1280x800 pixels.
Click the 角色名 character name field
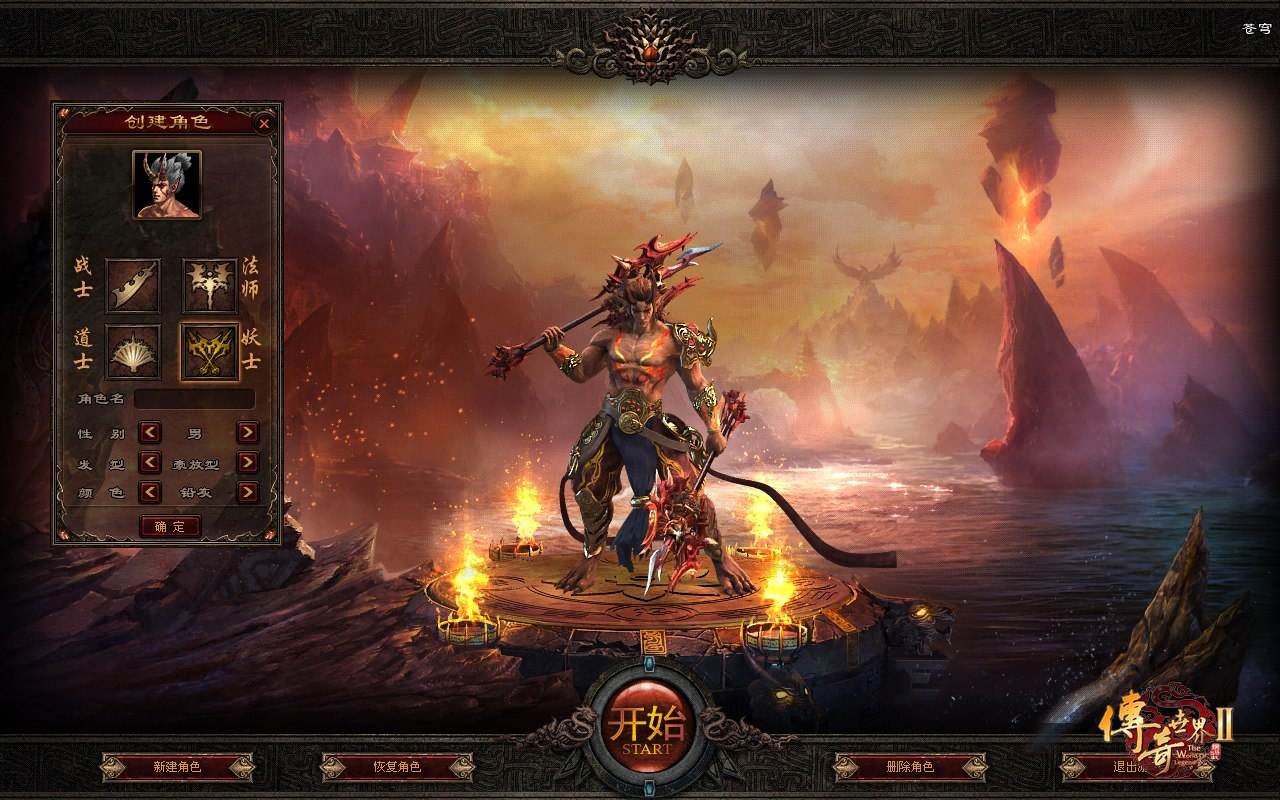click(x=195, y=399)
